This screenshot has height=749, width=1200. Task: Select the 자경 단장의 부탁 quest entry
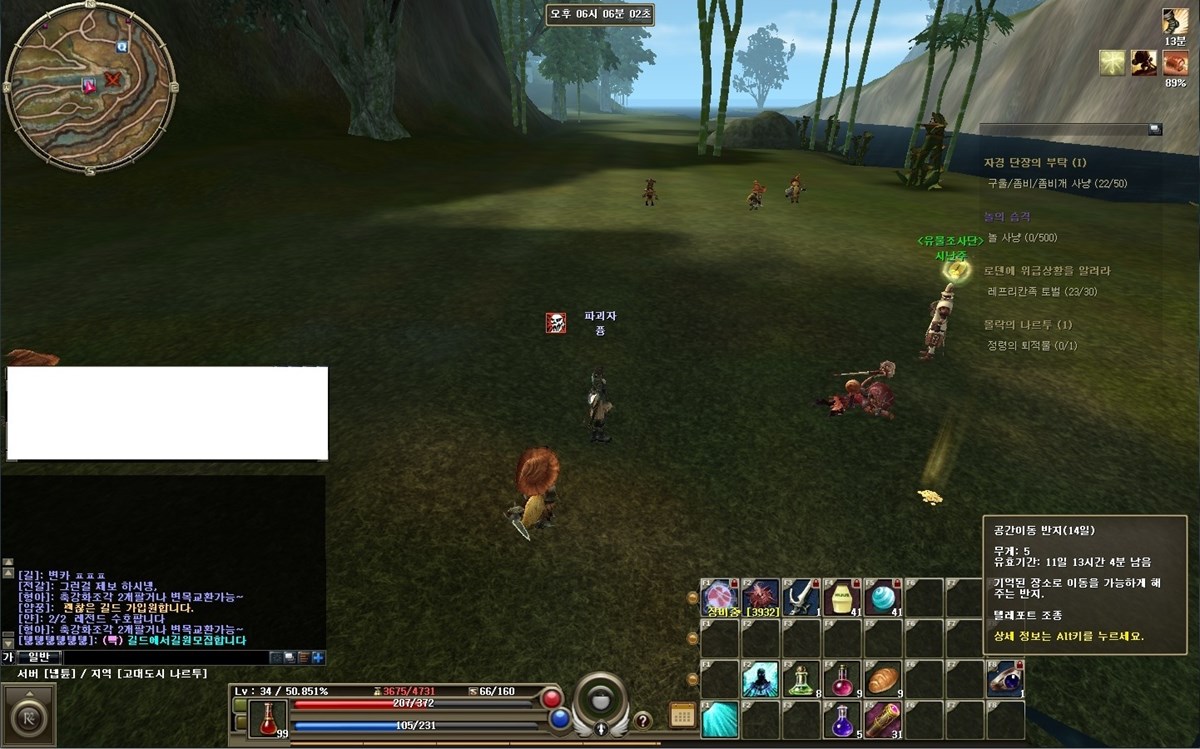point(1034,162)
